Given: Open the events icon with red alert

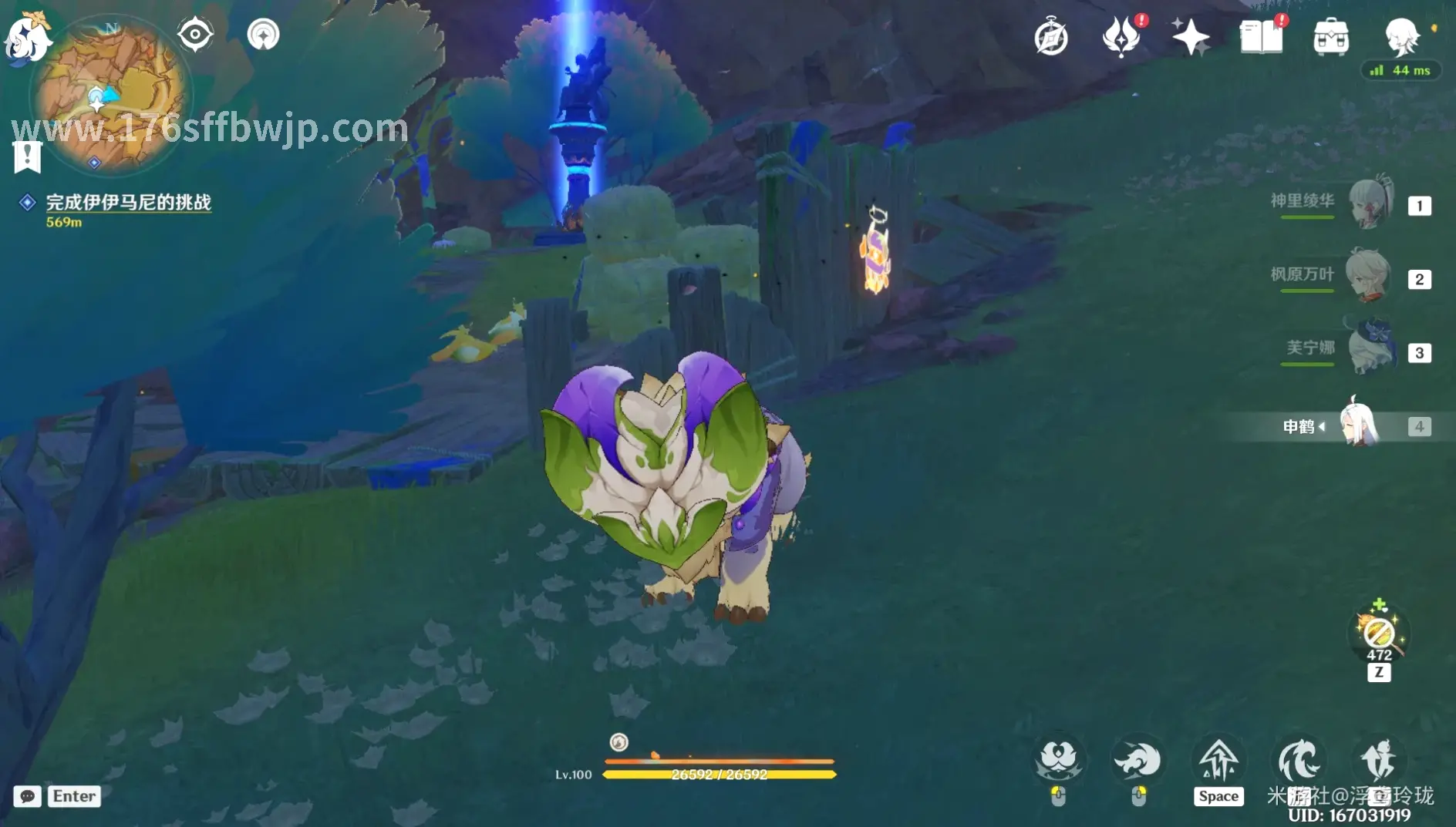Looking at the screenshot, I should (x=1121, y=36).
